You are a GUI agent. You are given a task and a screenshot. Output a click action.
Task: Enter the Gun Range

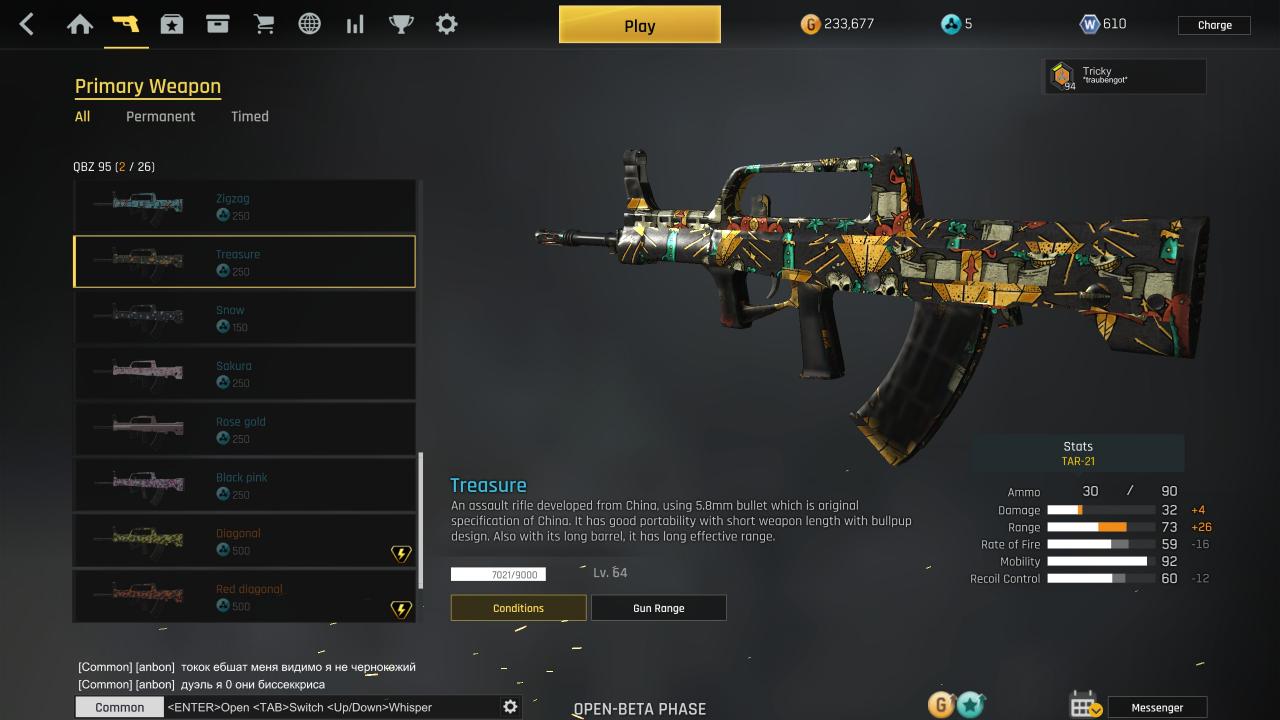pos(658,608)
